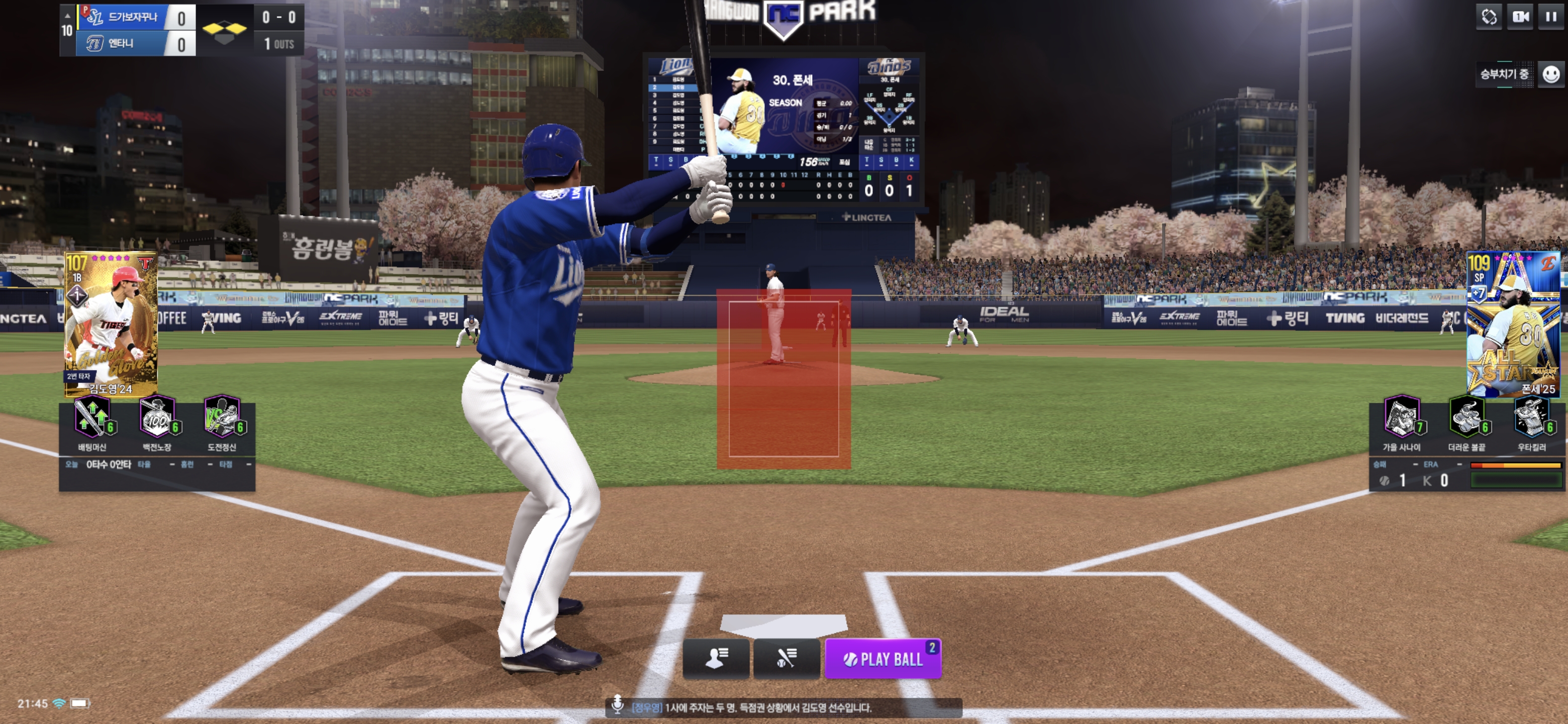This screenshot has width=1568, height=724.
Task: View batter 김도영'24 player card
Action: [111, 324]
